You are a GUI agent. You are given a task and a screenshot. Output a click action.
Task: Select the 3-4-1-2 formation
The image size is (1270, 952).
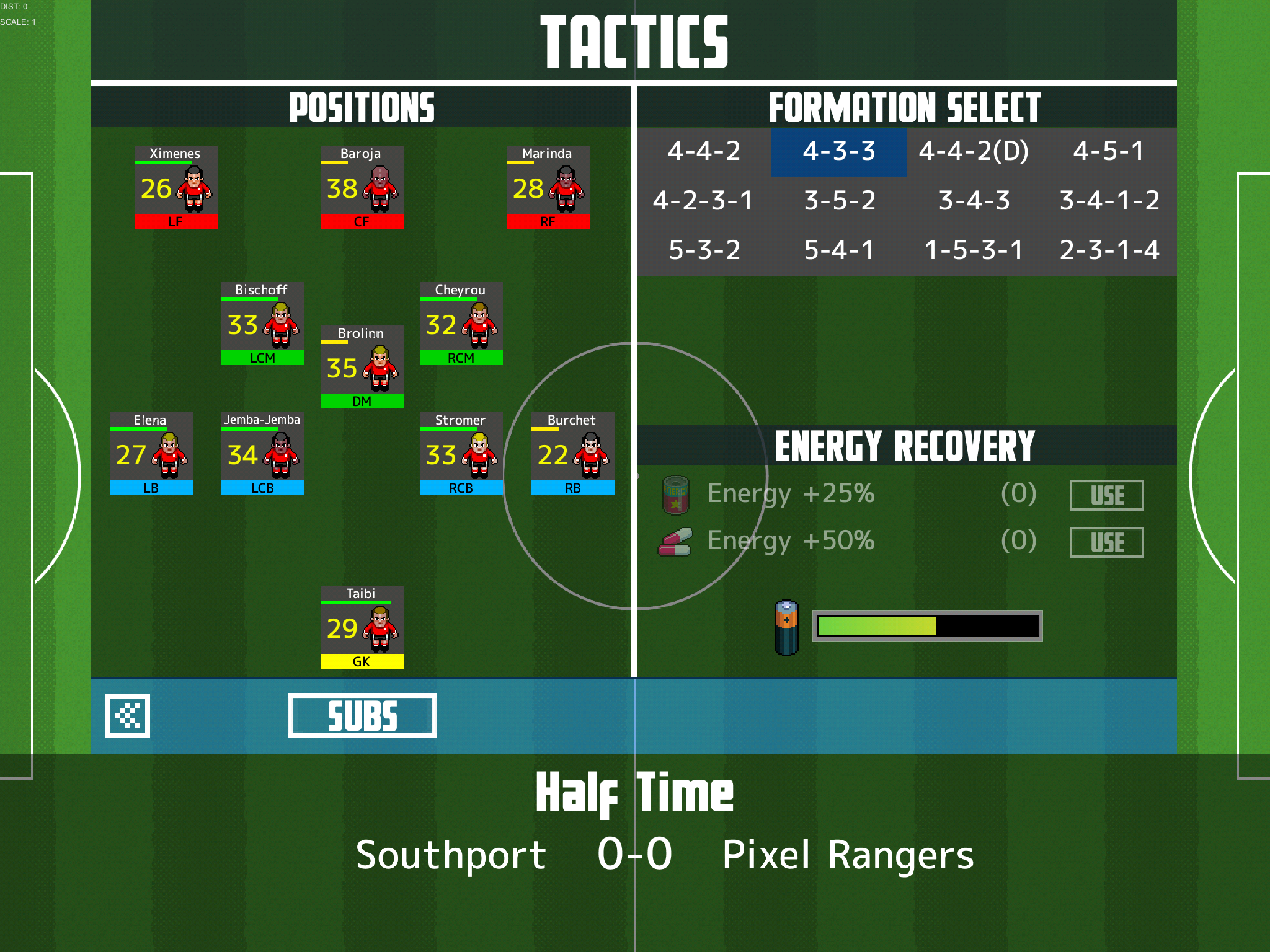coord(1109,201)
